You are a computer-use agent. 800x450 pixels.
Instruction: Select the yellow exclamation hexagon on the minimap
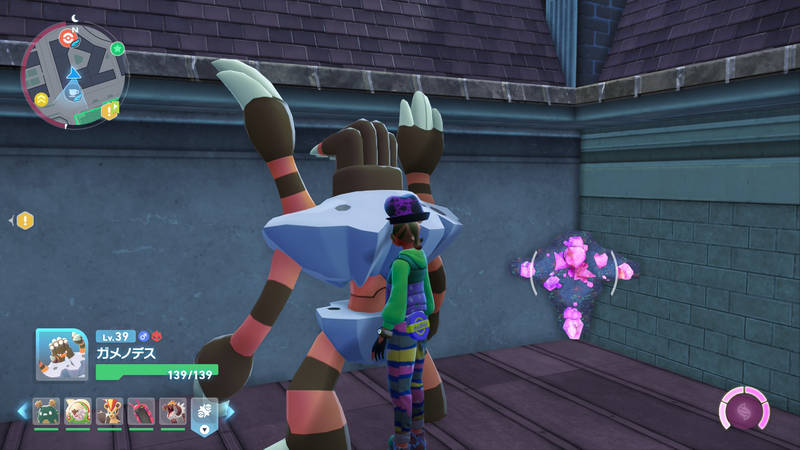[x=107, y=108]
